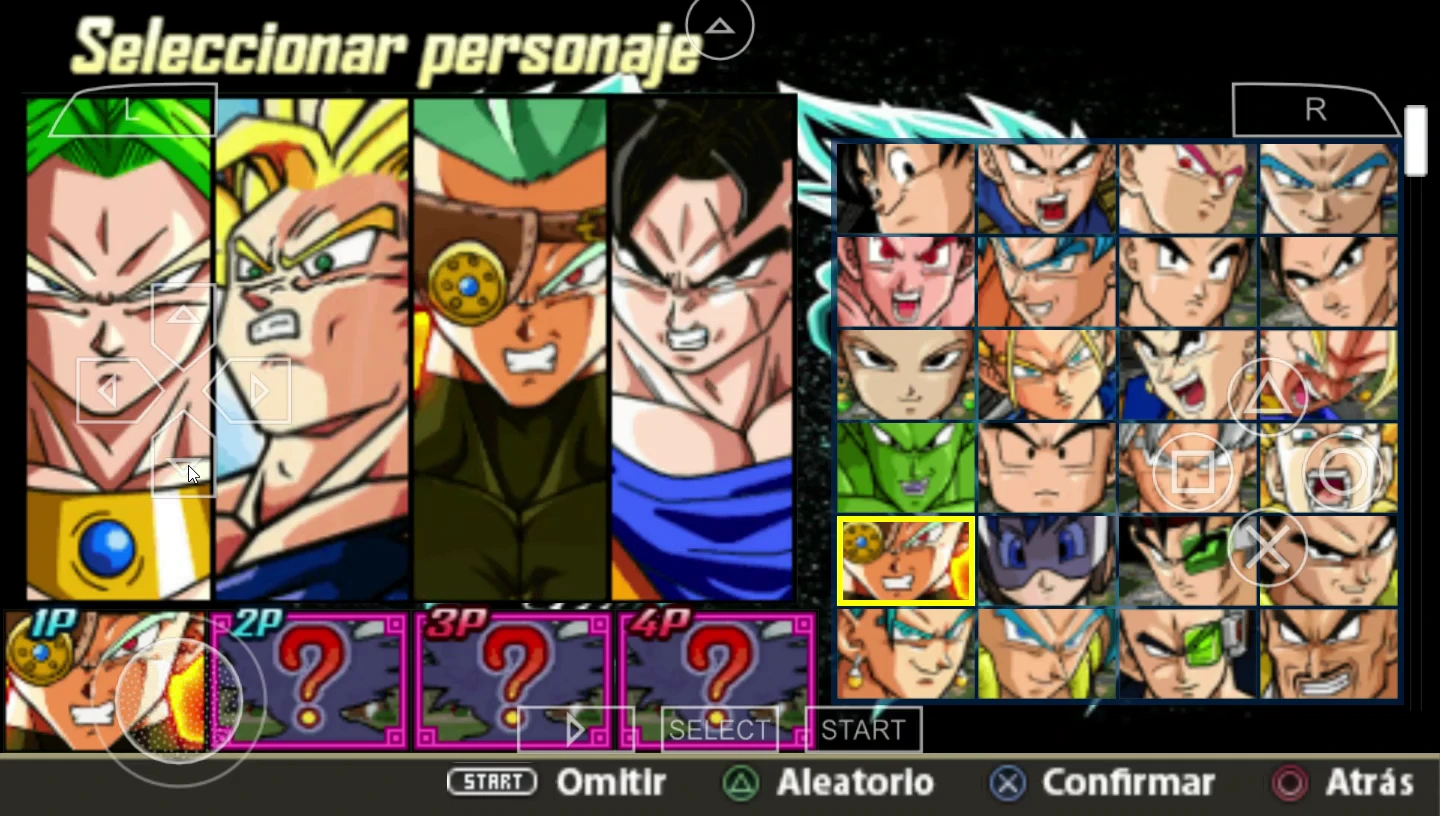Tap the emulator's R shoulder button
The image size is (1440, 816).
pyautogui.click(x=1315, y=110)
